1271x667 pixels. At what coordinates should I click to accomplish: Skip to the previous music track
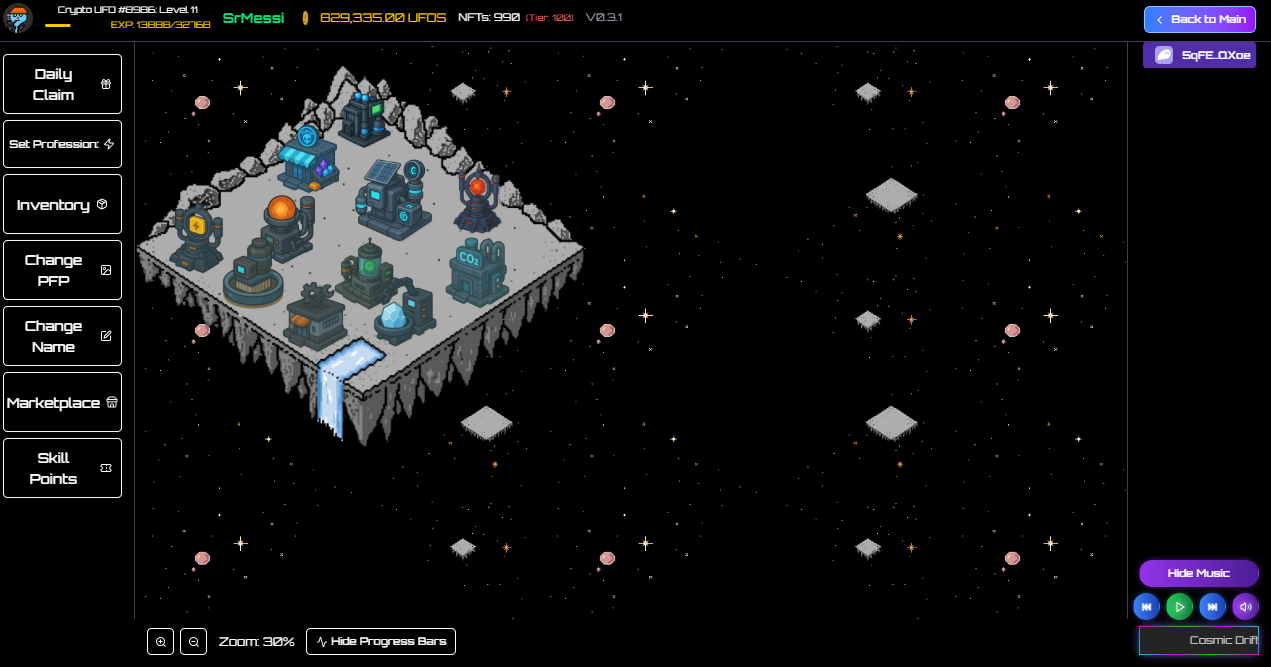pyautogui.click(x=1146, y=606)
